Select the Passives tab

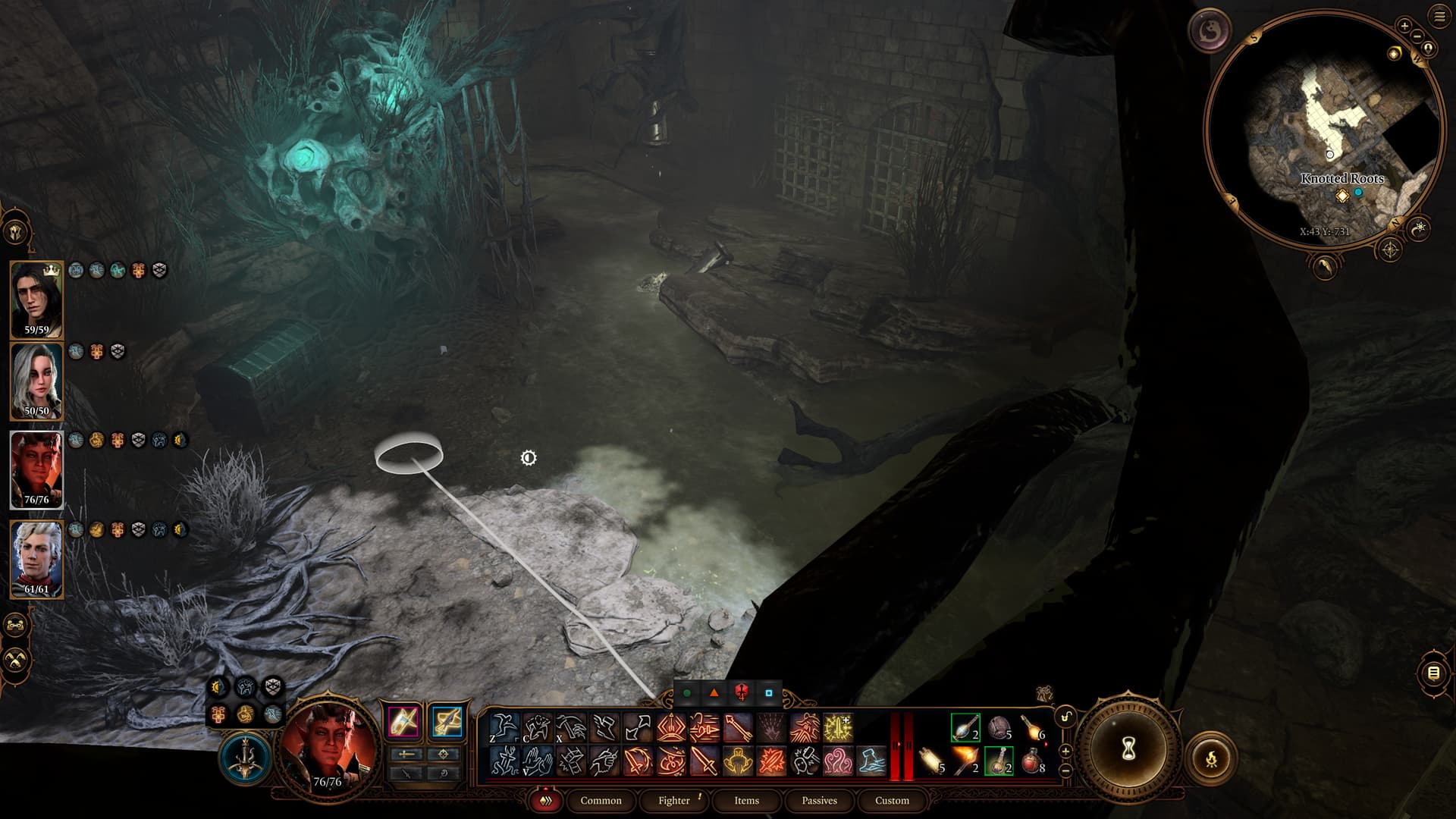(819, 801)
